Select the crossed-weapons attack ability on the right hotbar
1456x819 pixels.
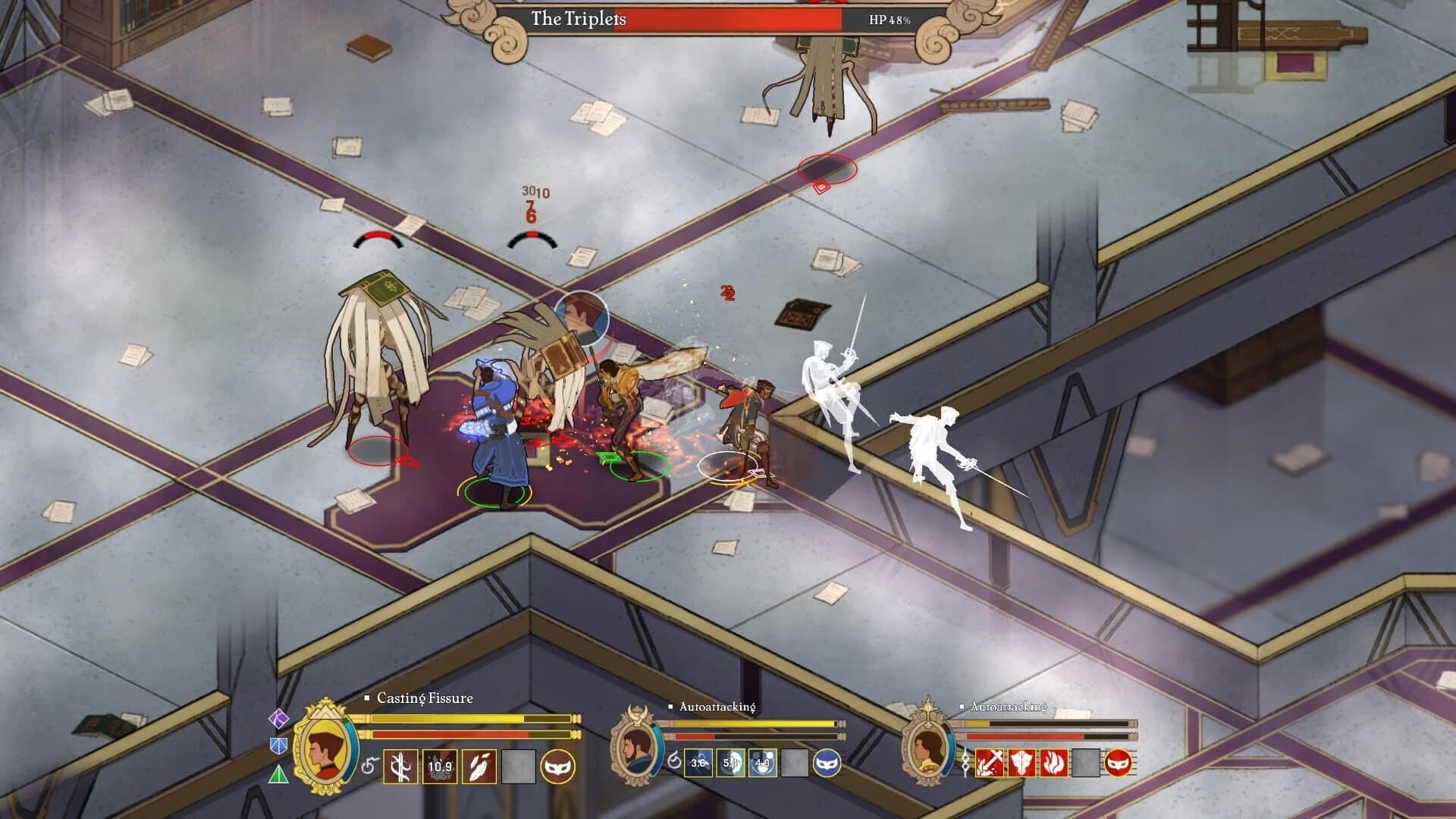pyautogui.click(x=990, y=763)
